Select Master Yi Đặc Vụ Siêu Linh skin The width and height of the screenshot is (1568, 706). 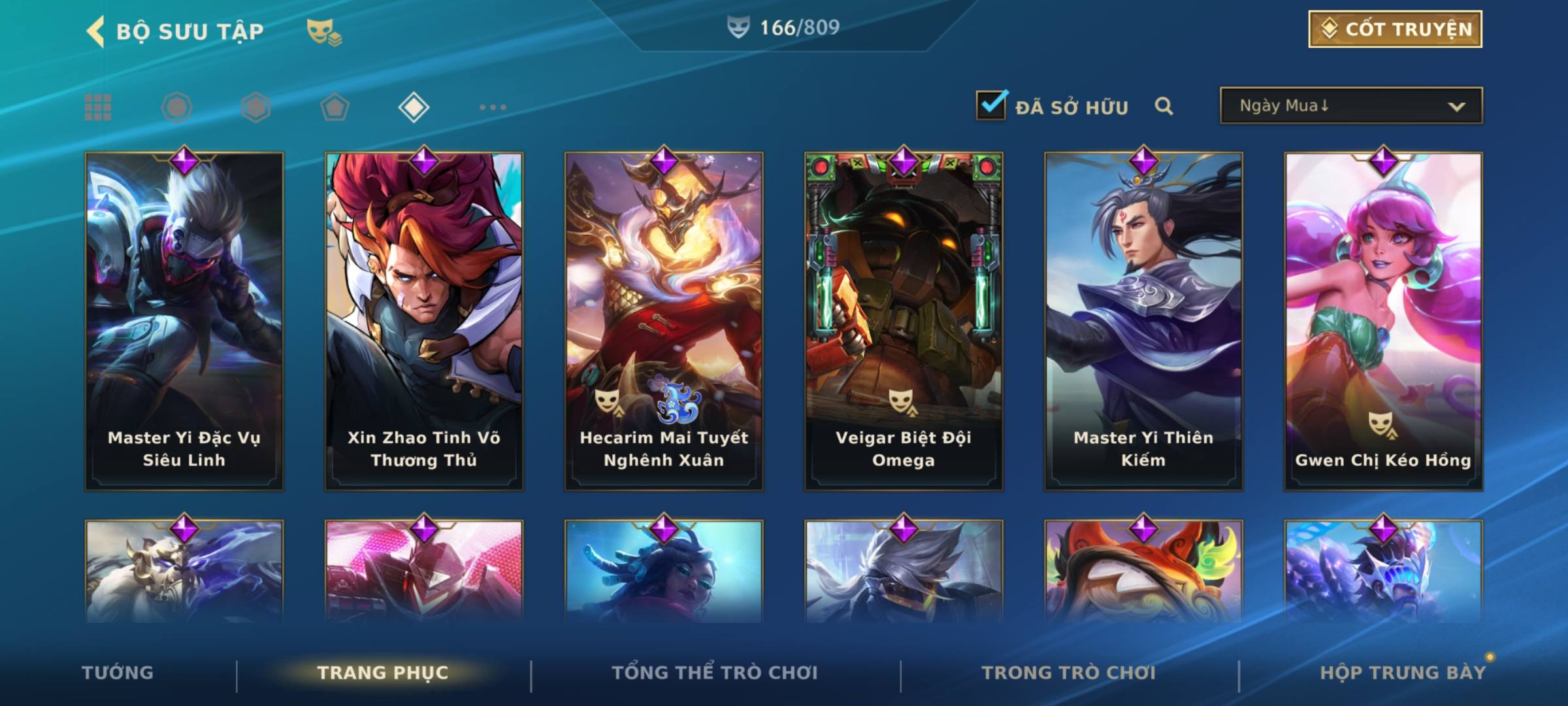[x=184, y=320]
